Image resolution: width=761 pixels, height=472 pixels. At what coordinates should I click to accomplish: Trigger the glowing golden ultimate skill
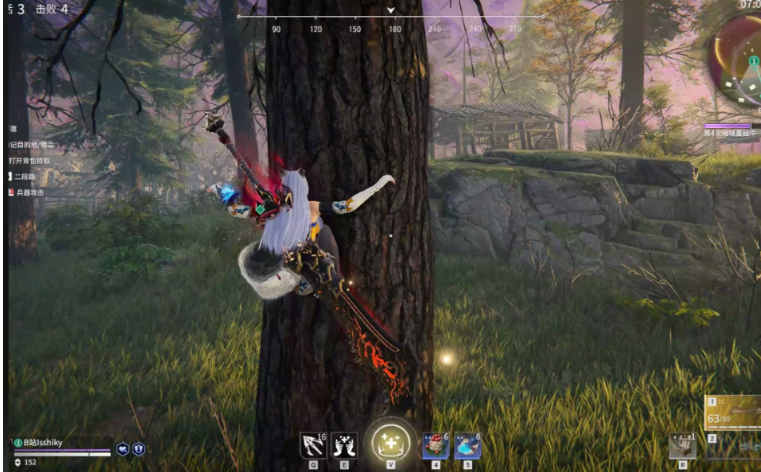click(390, 442)
